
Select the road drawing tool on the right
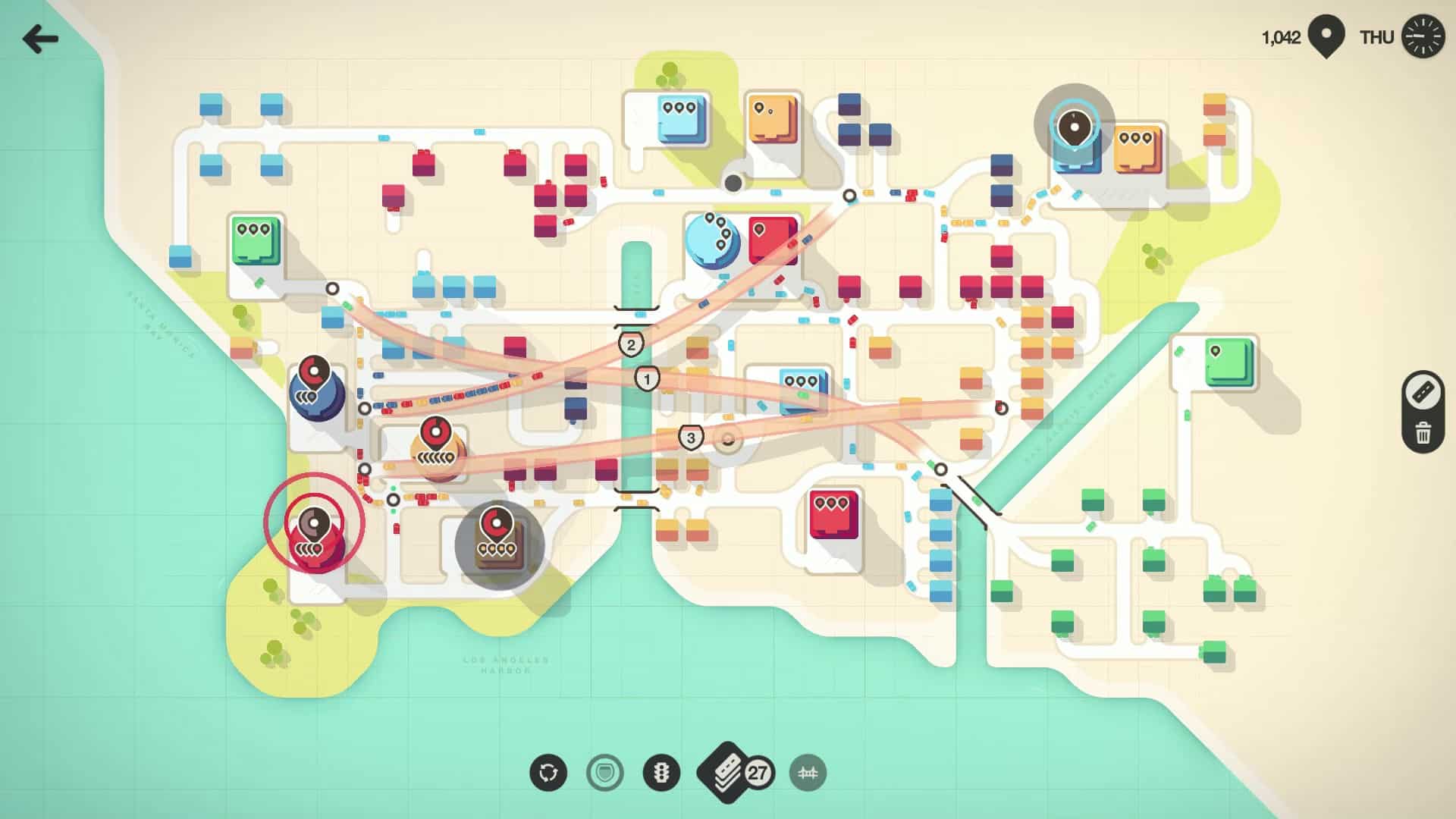pos(1423,392)
